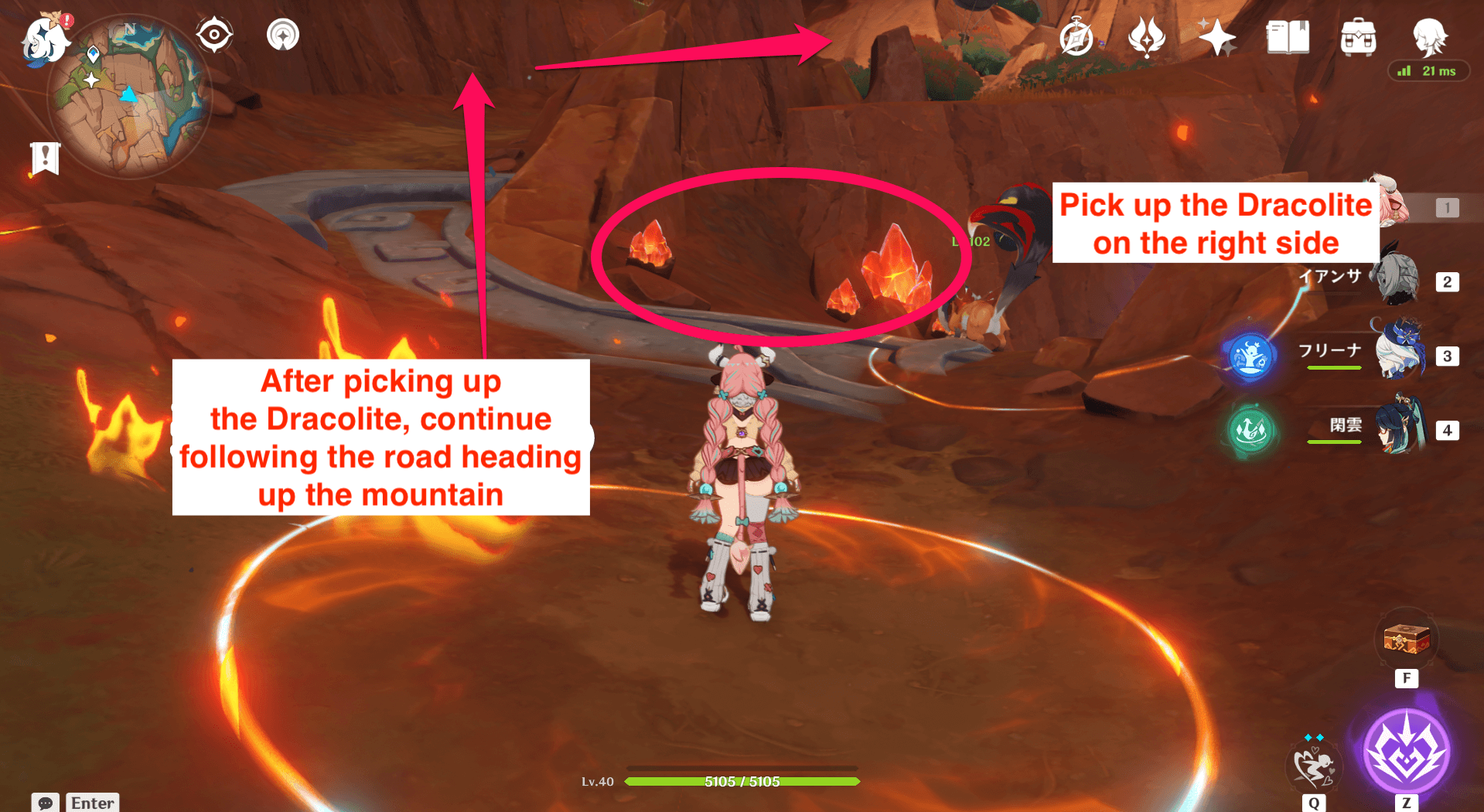The height and width of the screenshot is (812, 1484).
Task: Use the treasure chest gadget
Action: point(1406,640)
